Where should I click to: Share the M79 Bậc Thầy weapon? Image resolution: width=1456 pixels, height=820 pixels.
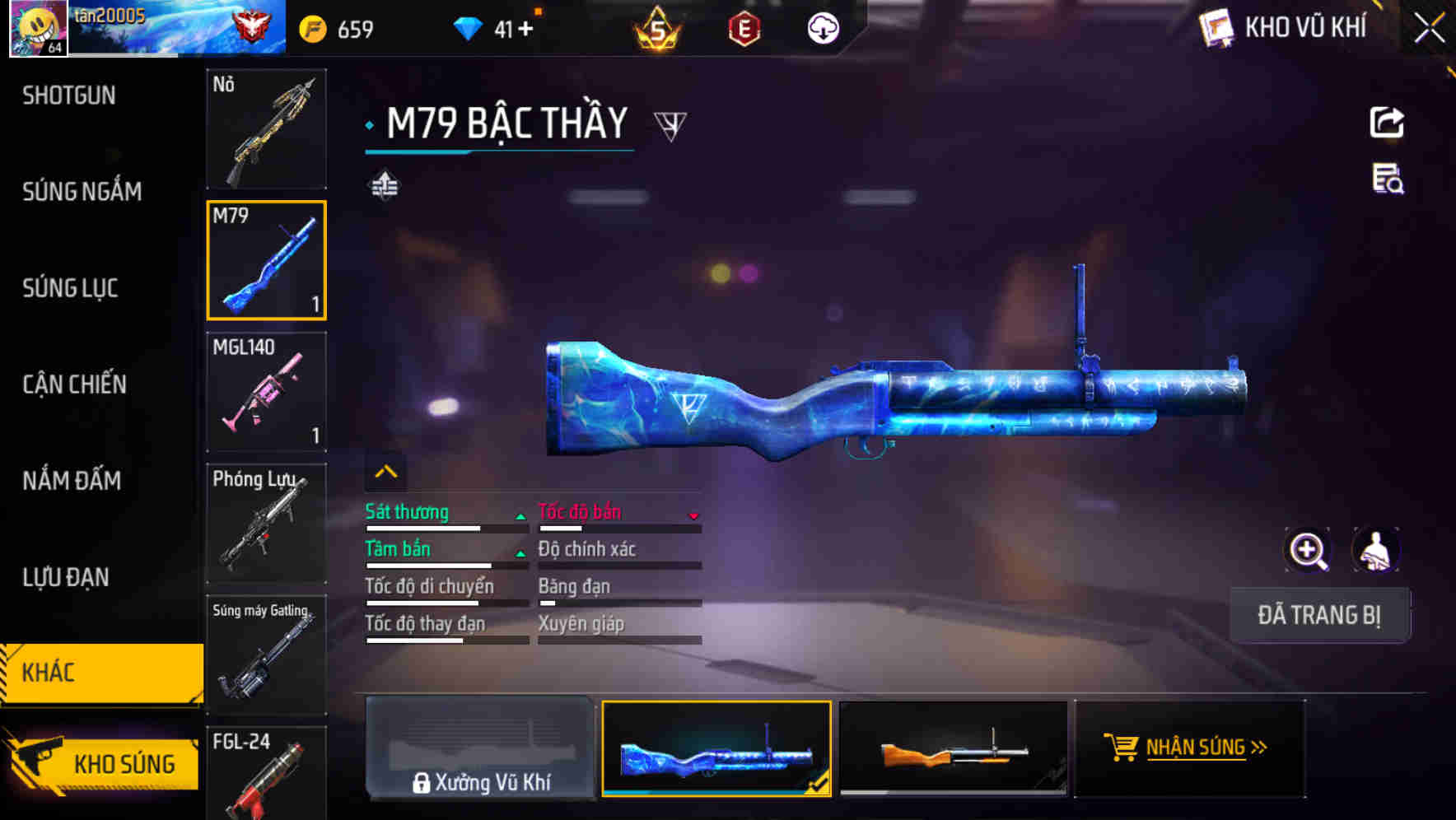point(1388,122)
